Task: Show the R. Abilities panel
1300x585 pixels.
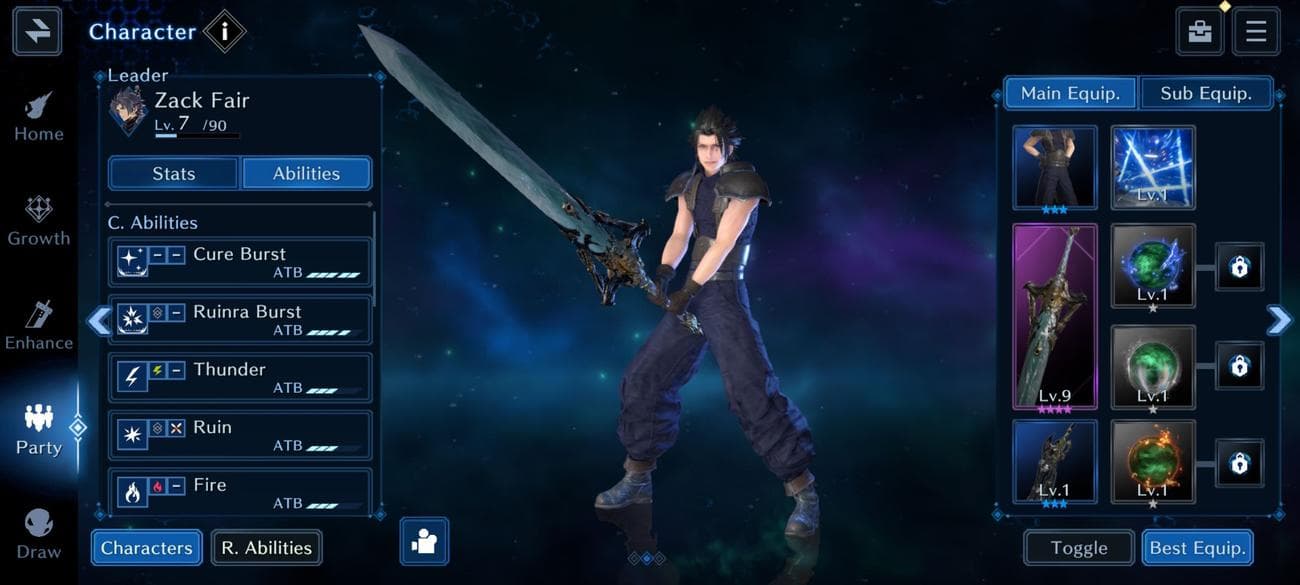Action: coord(266,548)
